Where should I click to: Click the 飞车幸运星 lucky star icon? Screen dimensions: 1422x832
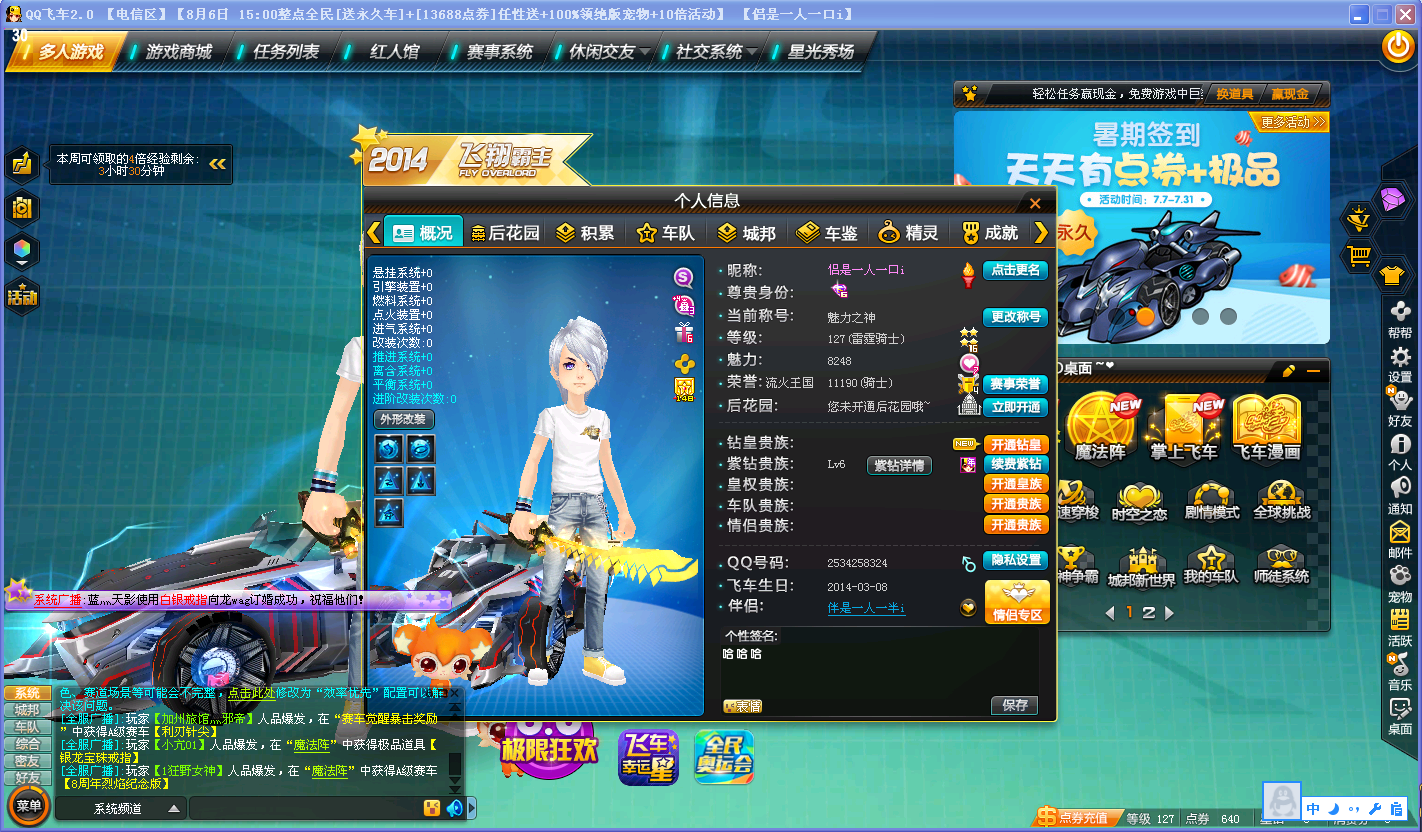(x=647, y=757)
